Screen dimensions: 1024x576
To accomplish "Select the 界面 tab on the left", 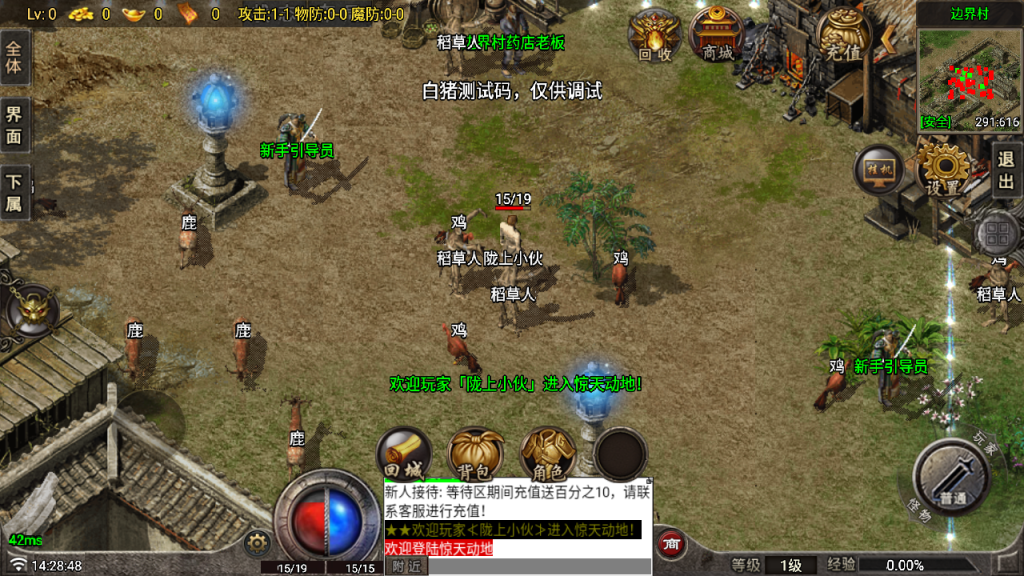I will (14, 125).
